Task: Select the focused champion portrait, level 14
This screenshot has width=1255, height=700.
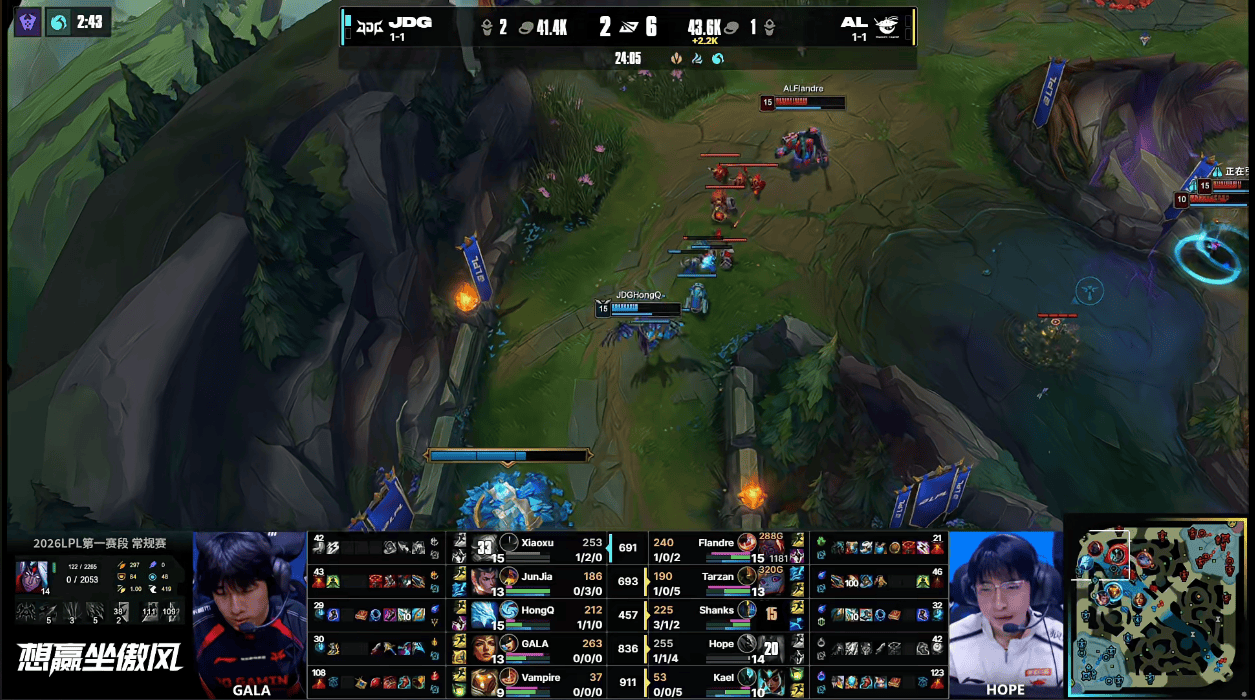Action: point(31,578)
